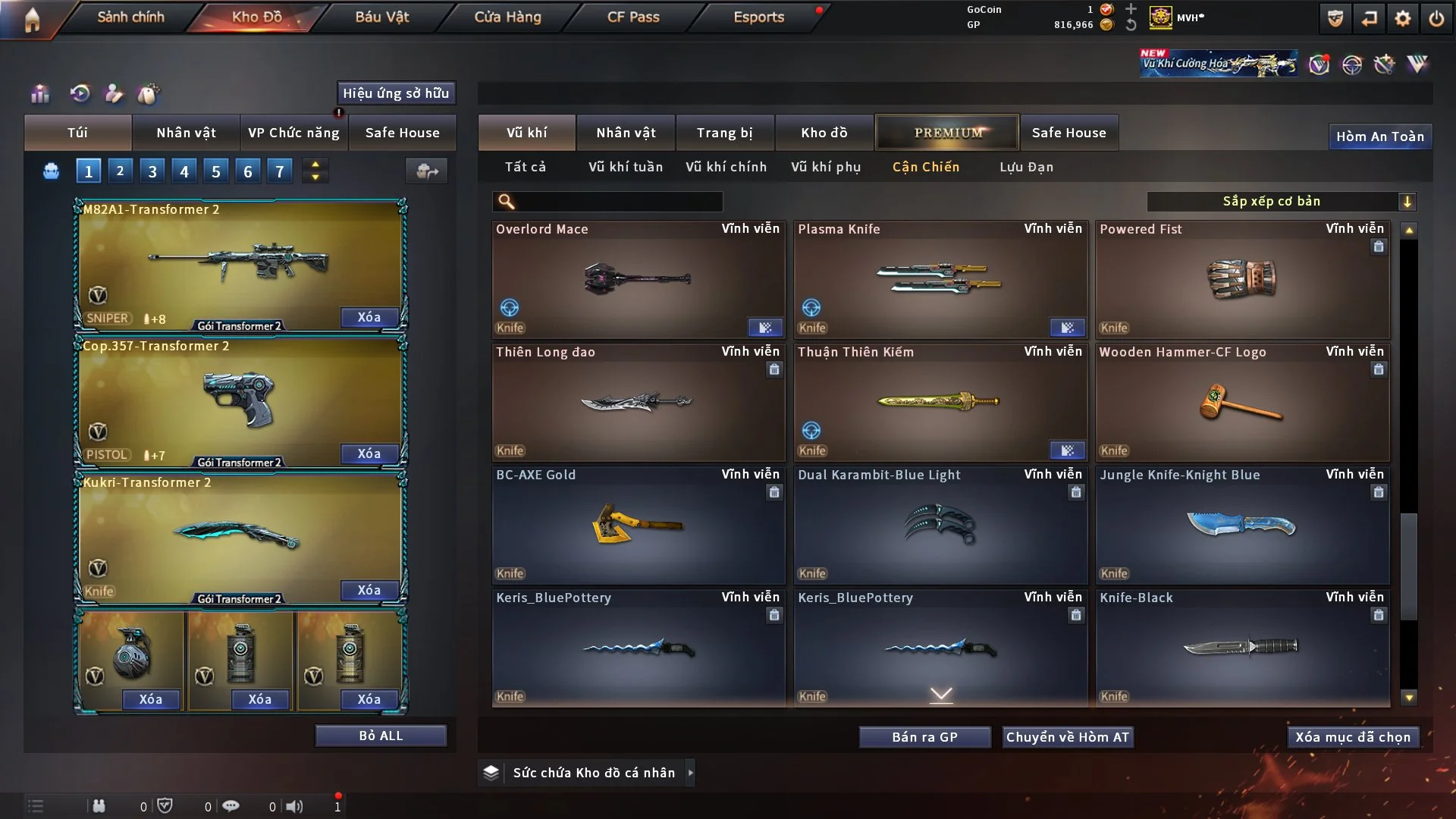Click Bỏ ALL to unequip everything
This screenshot has height=819, width=1456.
[381, 736]
